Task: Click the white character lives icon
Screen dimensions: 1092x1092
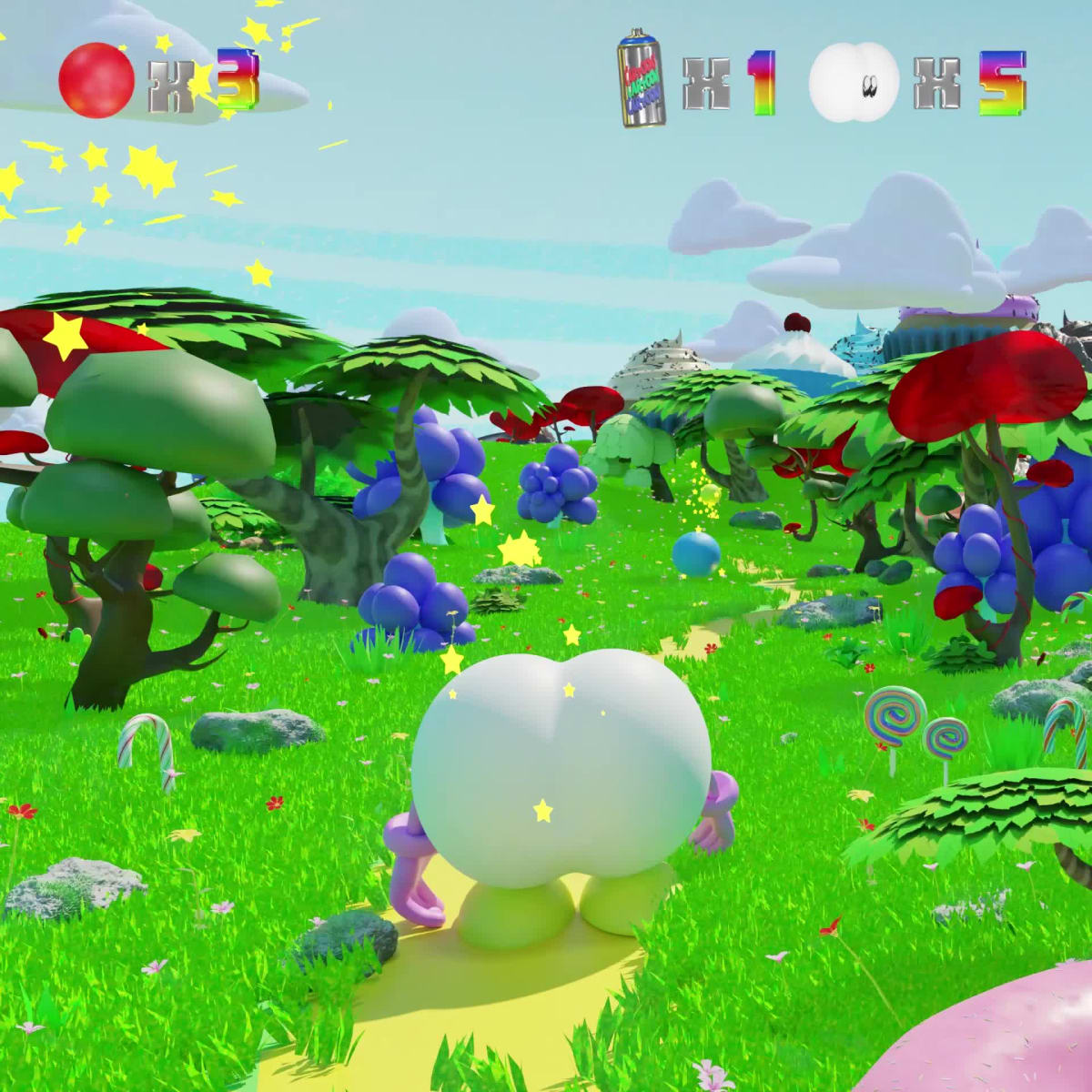Action: tap(854, 82)
